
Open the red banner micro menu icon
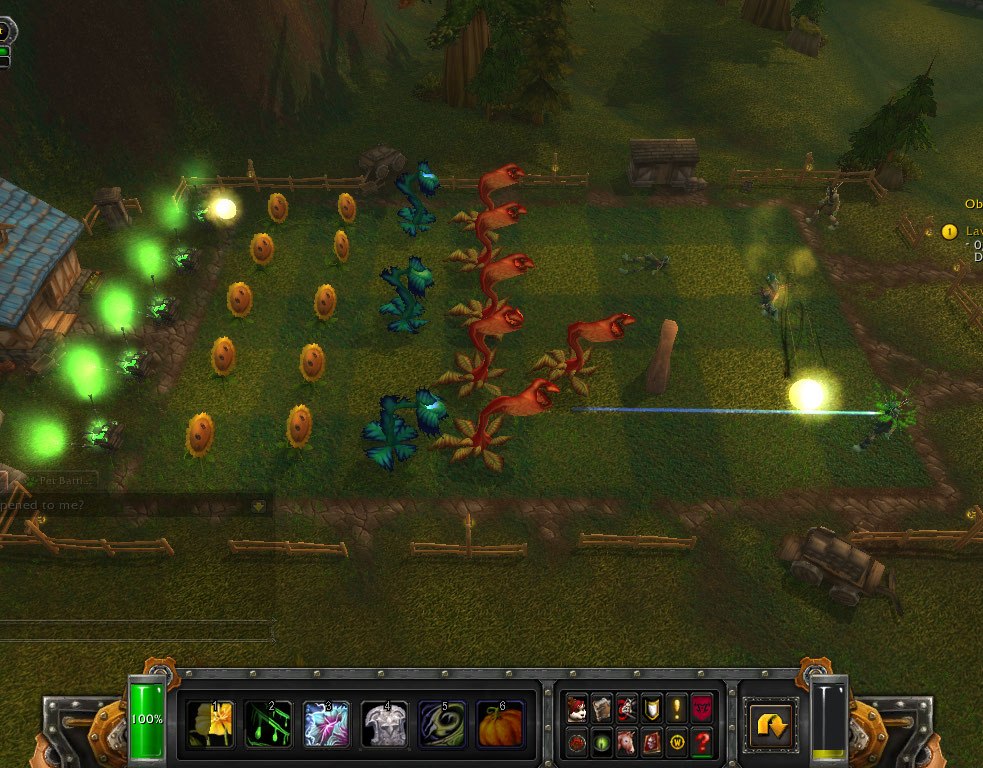702,709
